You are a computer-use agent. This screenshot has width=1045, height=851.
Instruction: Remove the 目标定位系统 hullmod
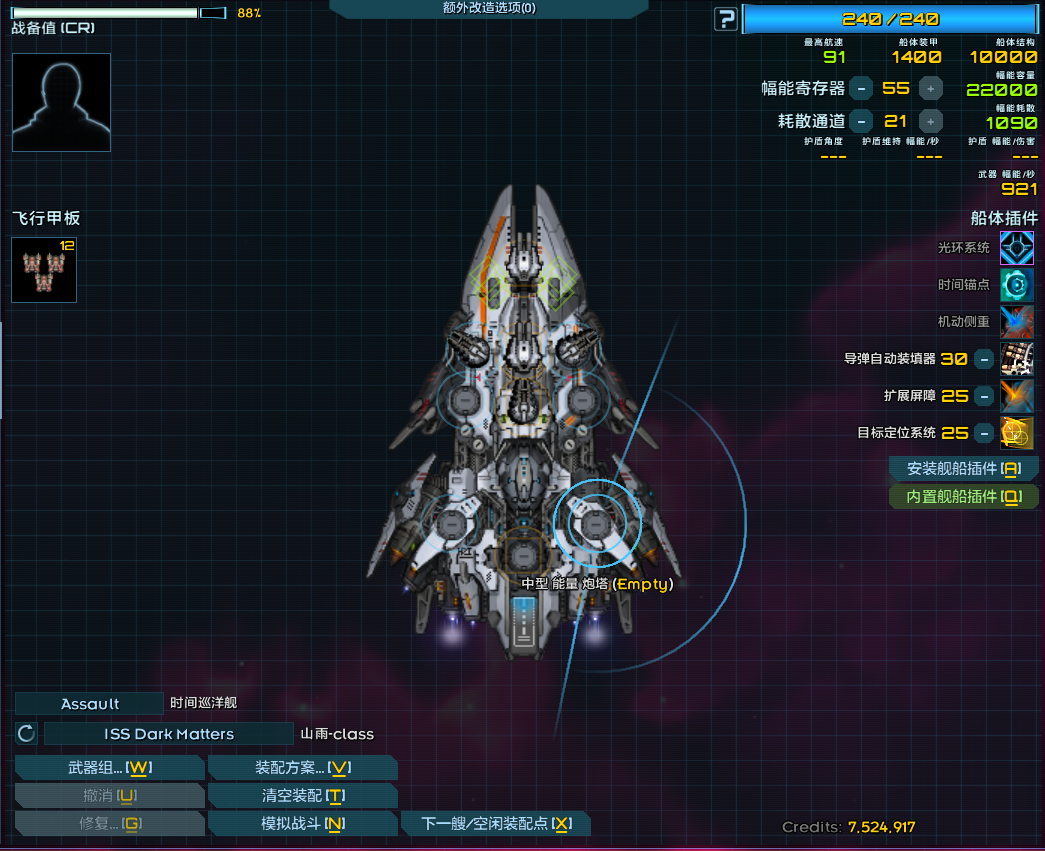point(984,433)
